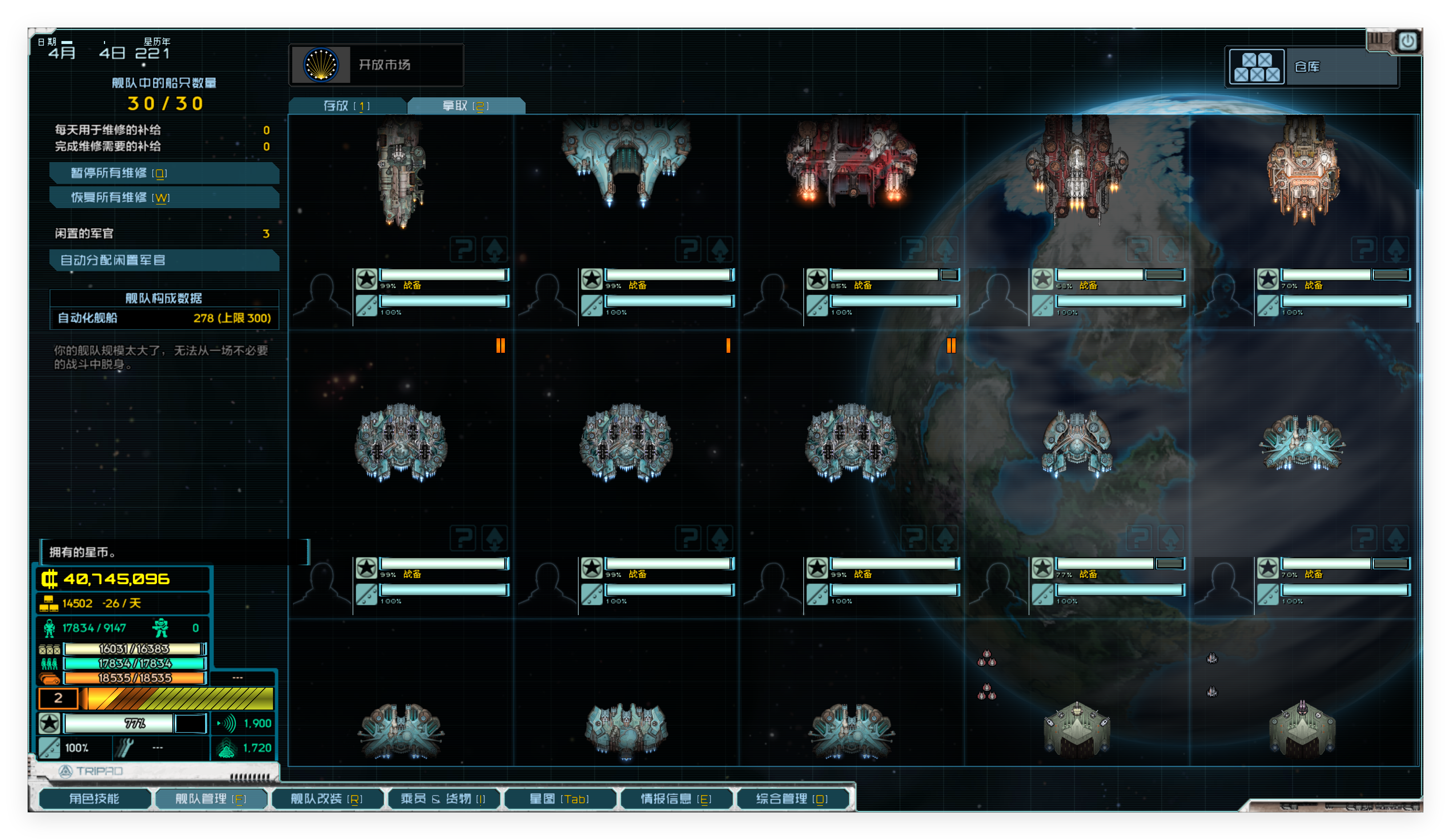Open the 星图 map tab
This screenshot has height=840, width=1451.
pos(559,799)
